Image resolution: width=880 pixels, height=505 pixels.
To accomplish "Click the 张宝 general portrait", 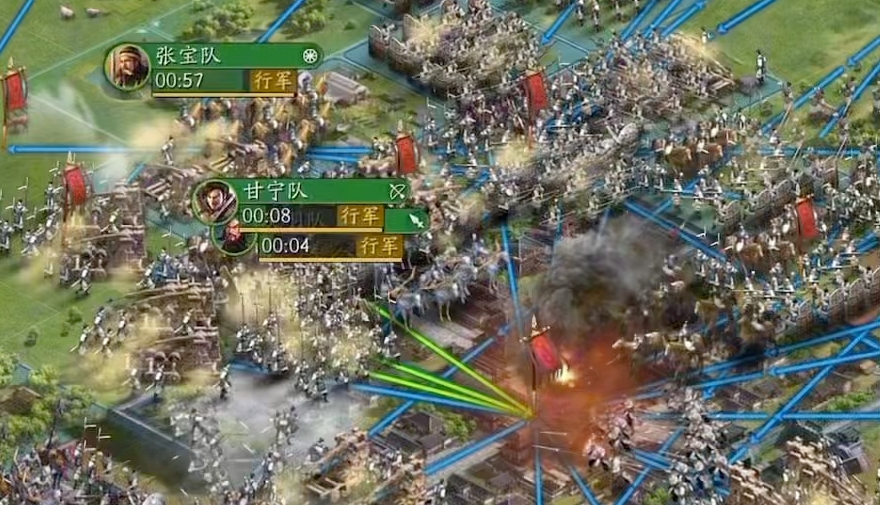I will click(x=128, y=68).
